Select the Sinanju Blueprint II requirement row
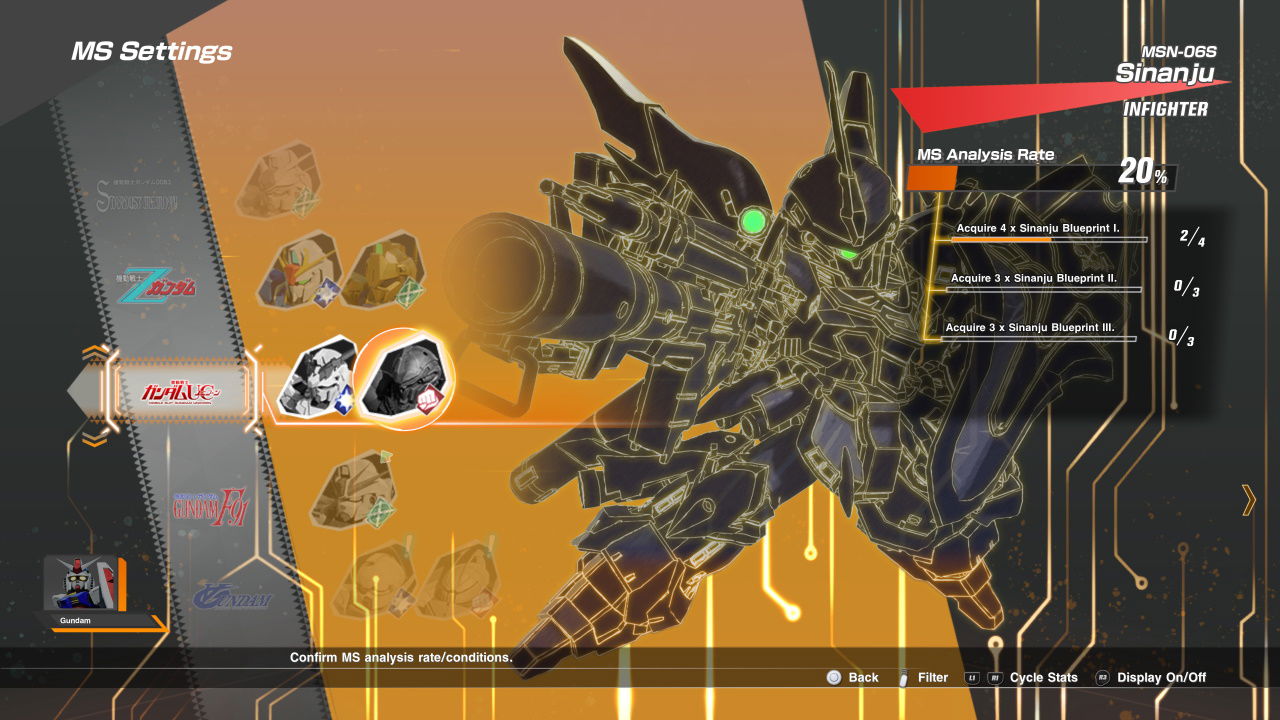Image resolution: width=1280 pixels, height=720 pixels. [1045, 283]
